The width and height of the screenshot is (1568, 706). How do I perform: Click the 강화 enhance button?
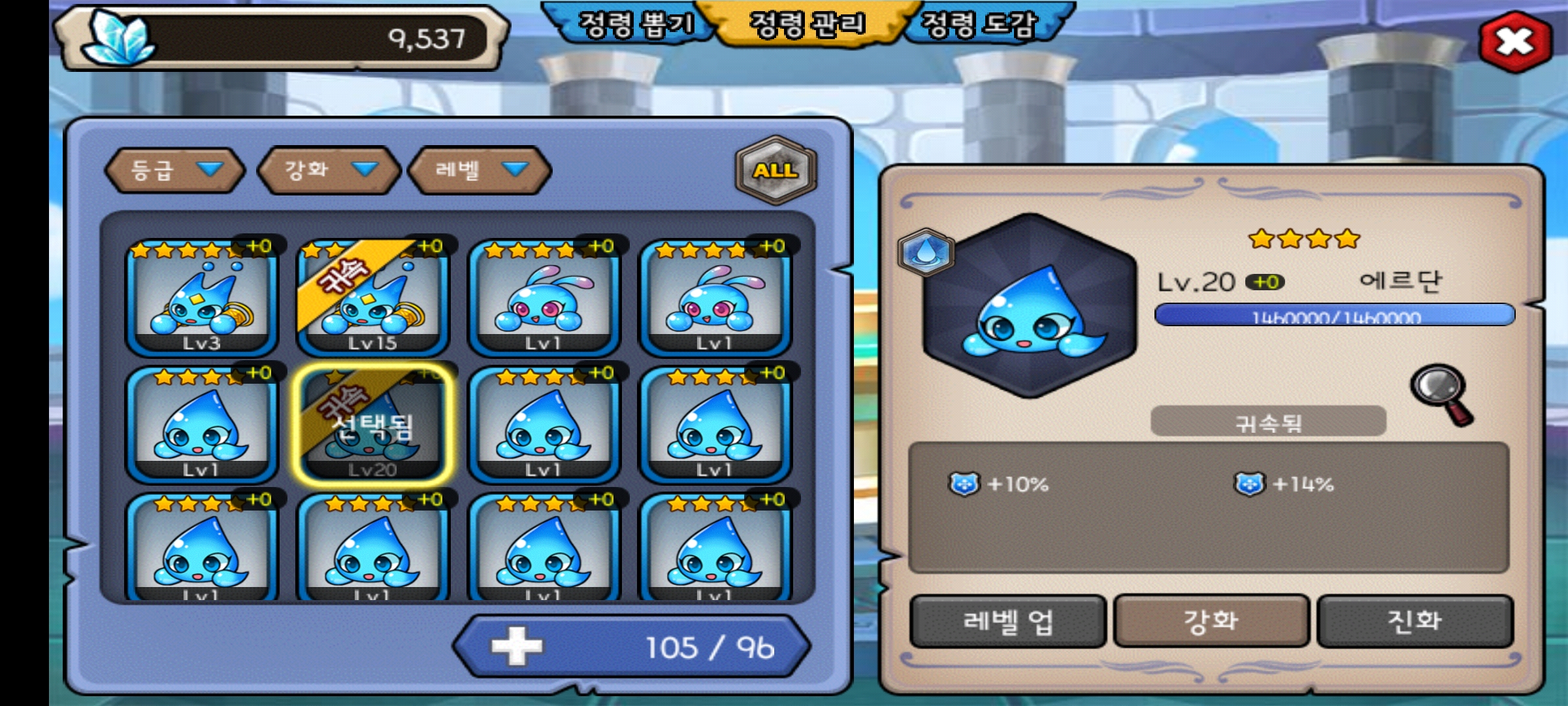click(x=1211, y=621)
